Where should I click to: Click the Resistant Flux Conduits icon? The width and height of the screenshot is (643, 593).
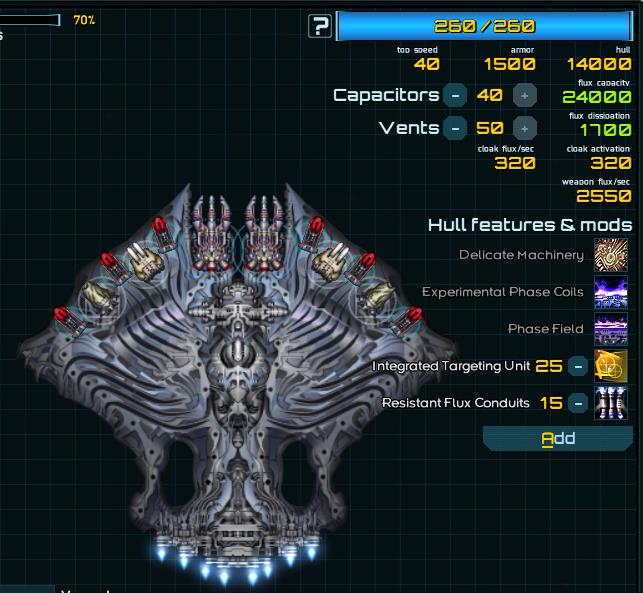pyautogui.click(x=610, y=403)
